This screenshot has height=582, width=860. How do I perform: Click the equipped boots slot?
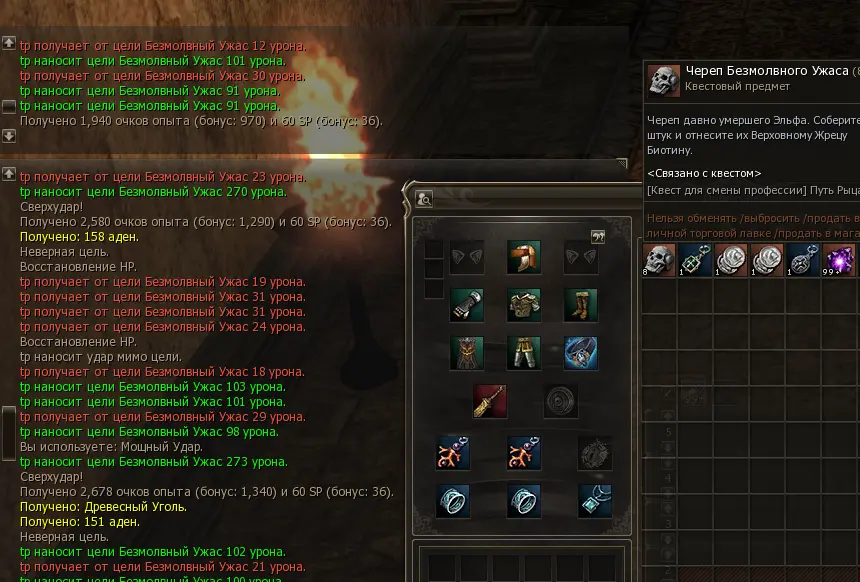click(x=581, y=305)
